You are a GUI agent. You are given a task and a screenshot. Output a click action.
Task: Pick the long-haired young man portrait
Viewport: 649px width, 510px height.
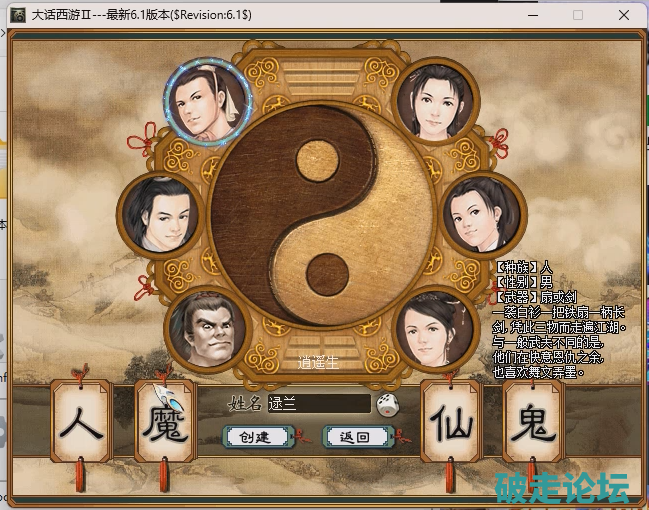158,213
